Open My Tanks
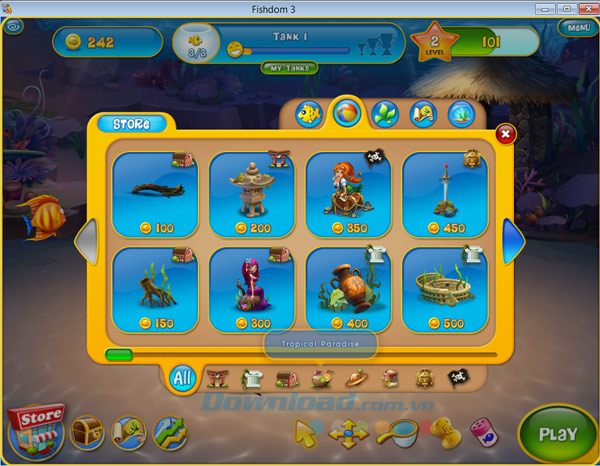Image resolution: width=600 pixels, height=466 pixels. coord(290,68)
